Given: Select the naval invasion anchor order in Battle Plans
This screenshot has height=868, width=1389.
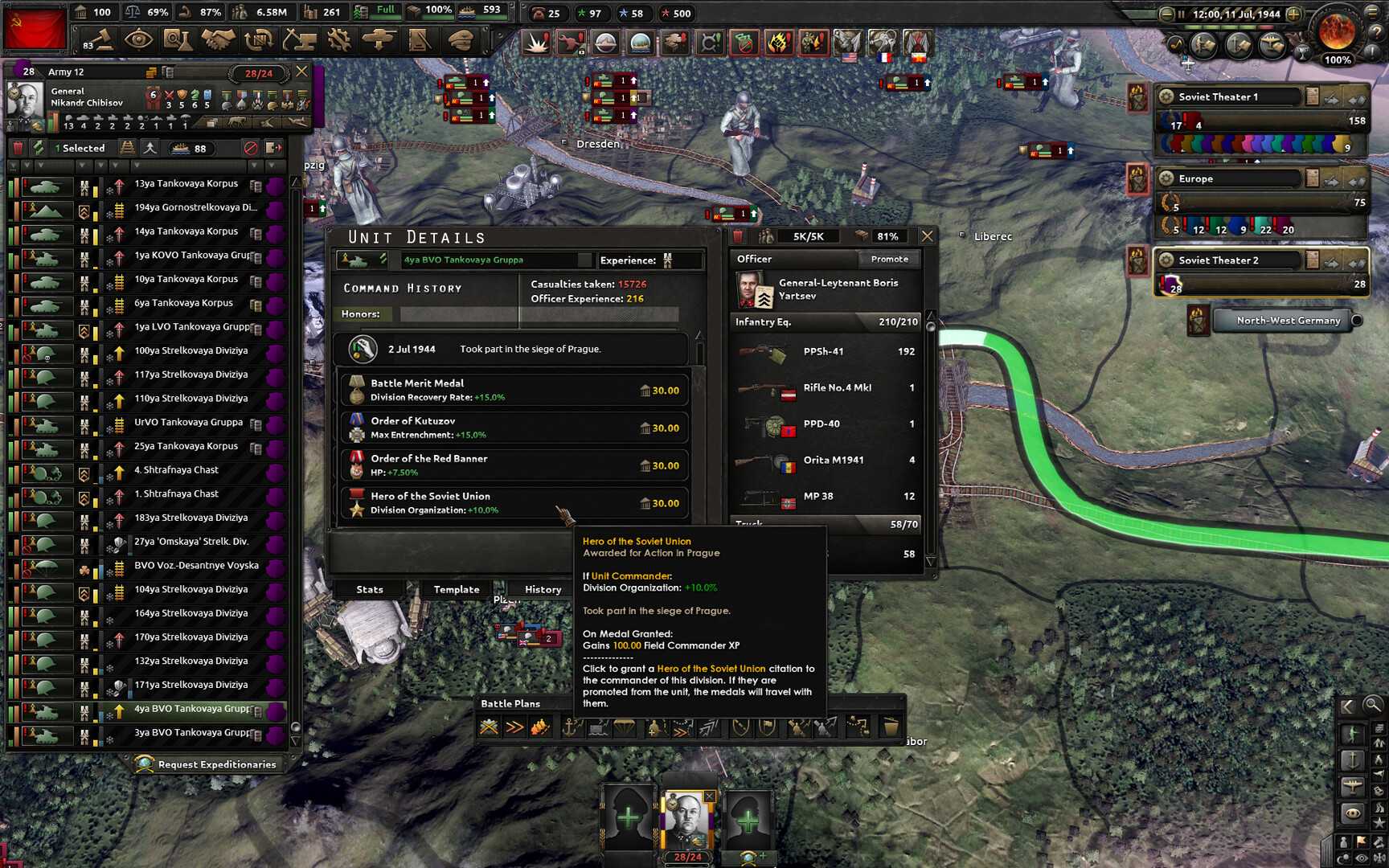Looking at the screenshot, I should pyautogui.click(x=570, y=727).
